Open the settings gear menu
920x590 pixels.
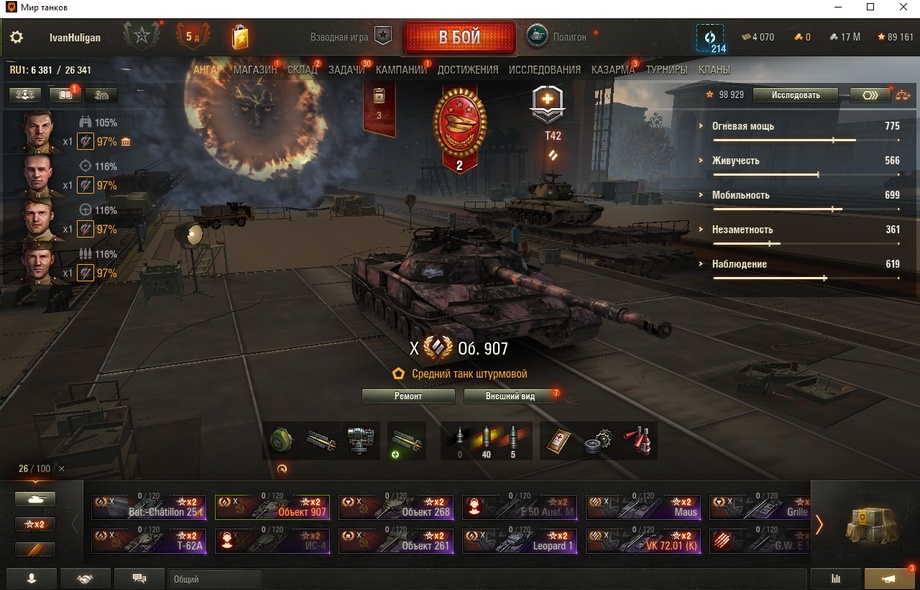[16, 38]
